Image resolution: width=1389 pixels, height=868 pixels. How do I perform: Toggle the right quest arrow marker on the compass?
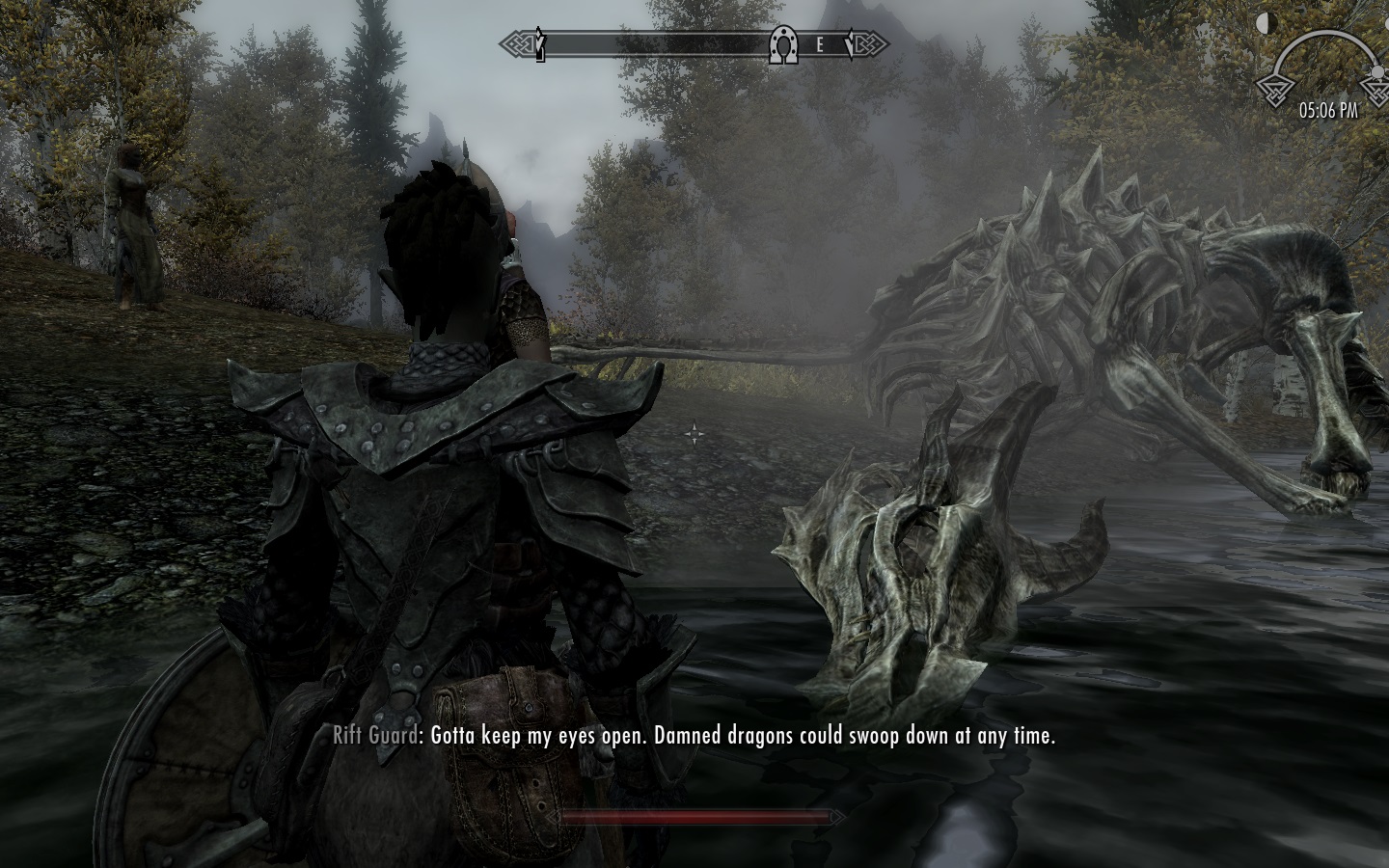click(849, 43)
